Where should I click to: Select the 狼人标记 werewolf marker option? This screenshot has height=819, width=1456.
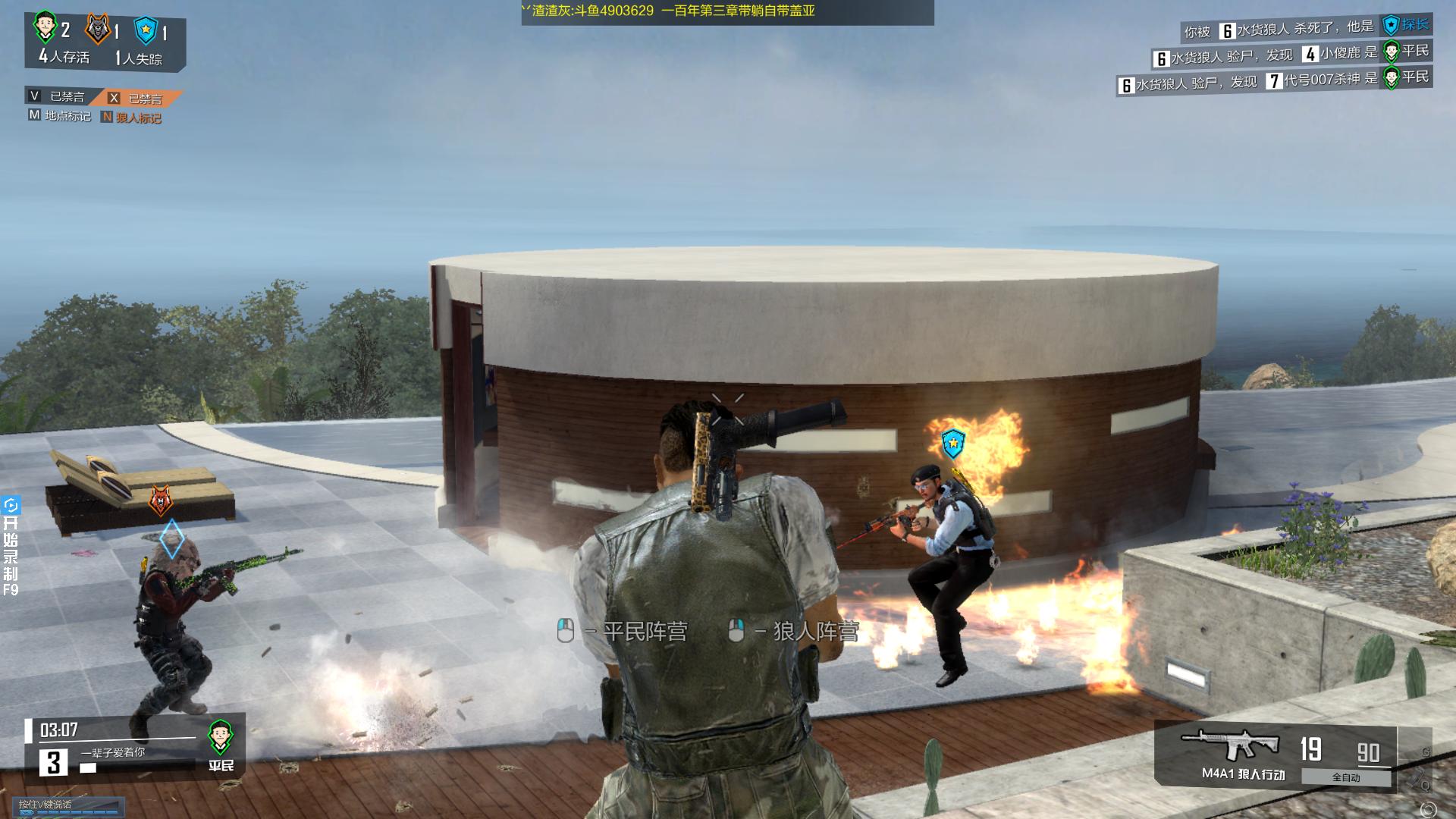(131, 118)
